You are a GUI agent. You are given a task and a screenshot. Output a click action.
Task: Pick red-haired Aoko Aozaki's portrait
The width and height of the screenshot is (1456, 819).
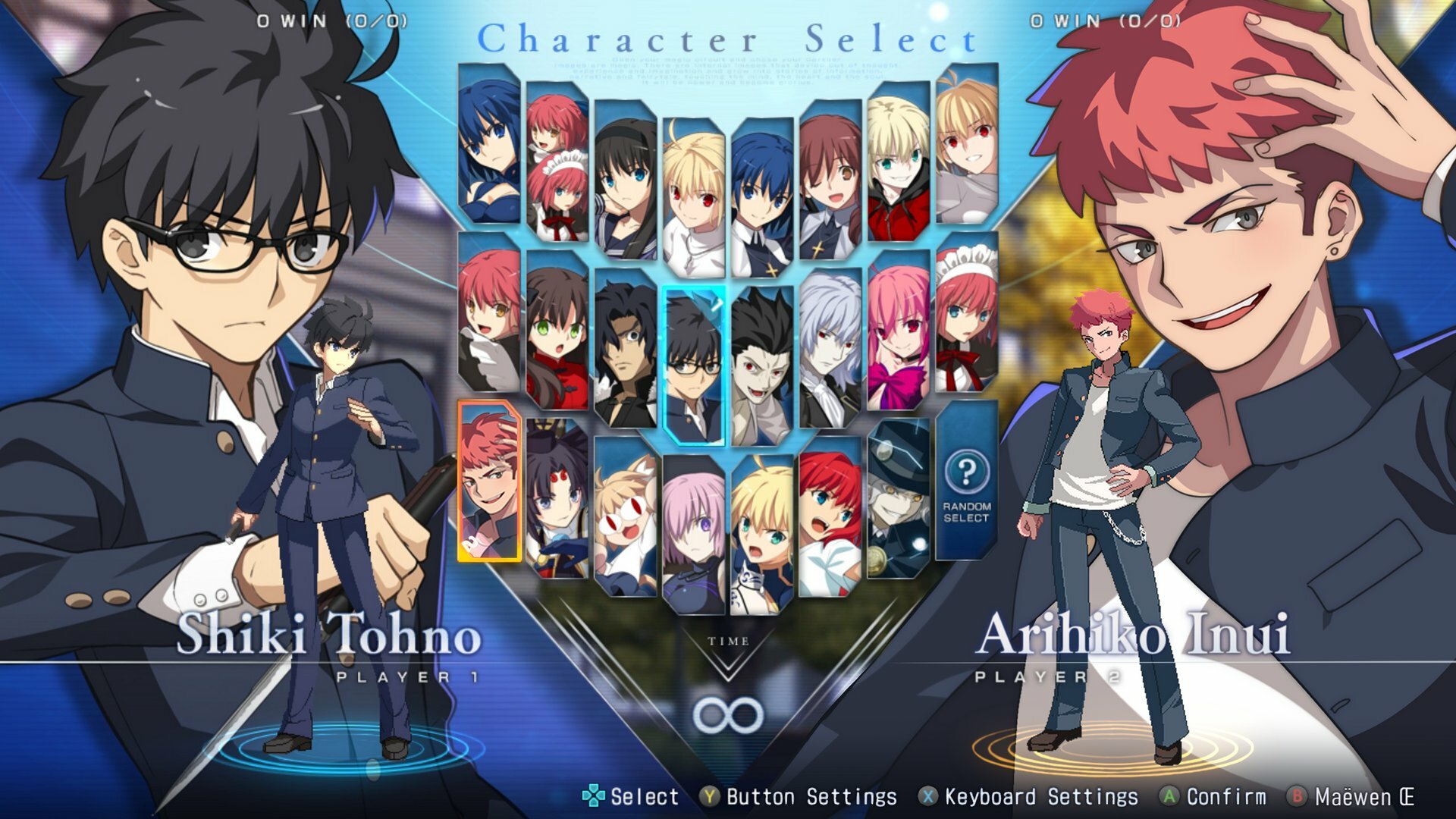tap(830, 517)
